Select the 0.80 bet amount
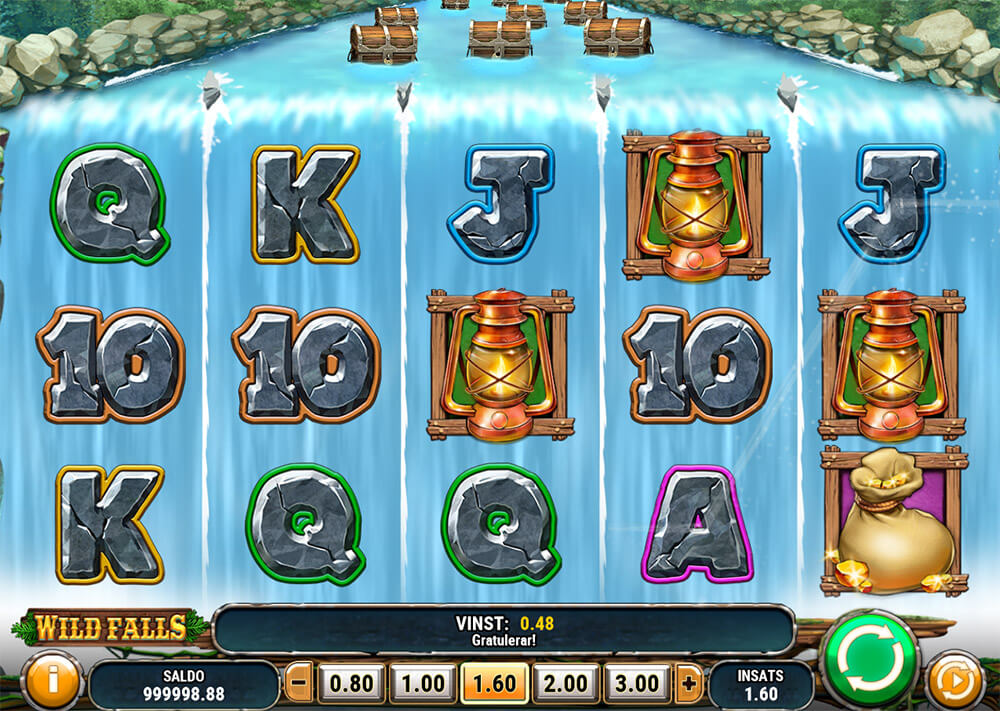This screenshot has width=1000, height=711. click(x=351, y=684)
